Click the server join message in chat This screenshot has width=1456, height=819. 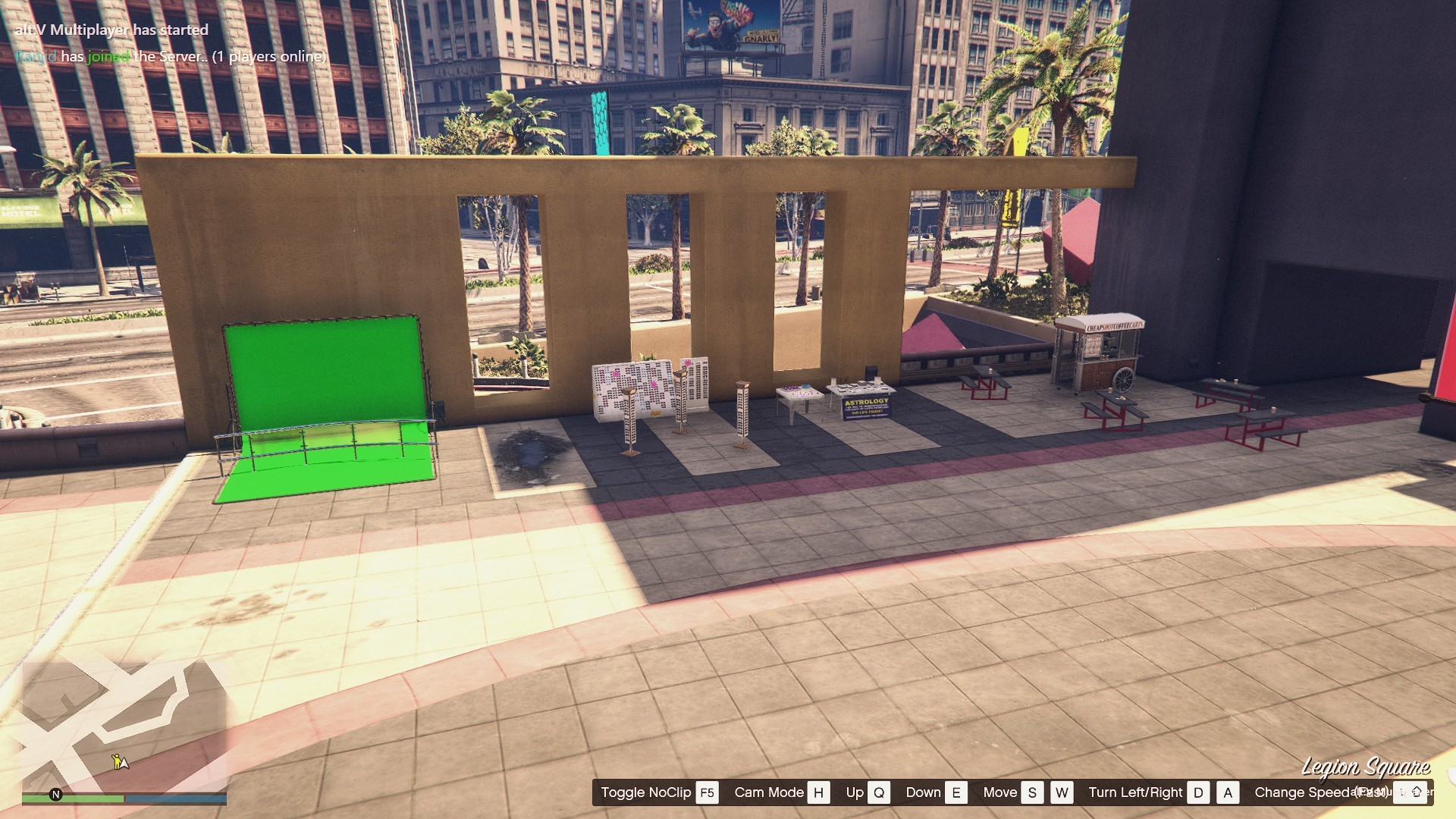coord(171,57)
